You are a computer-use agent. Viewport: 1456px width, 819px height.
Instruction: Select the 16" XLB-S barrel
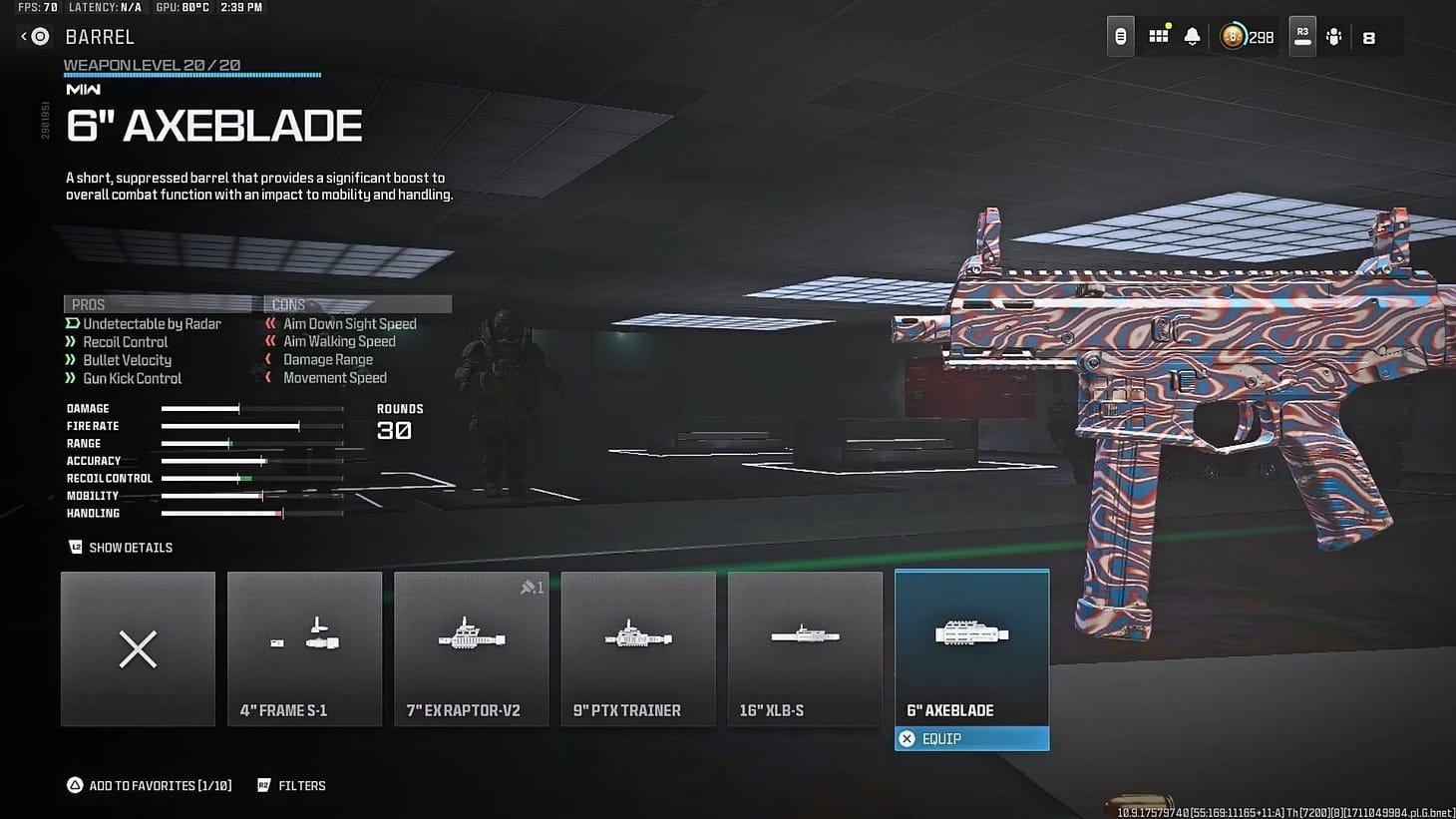coord(804,648)
